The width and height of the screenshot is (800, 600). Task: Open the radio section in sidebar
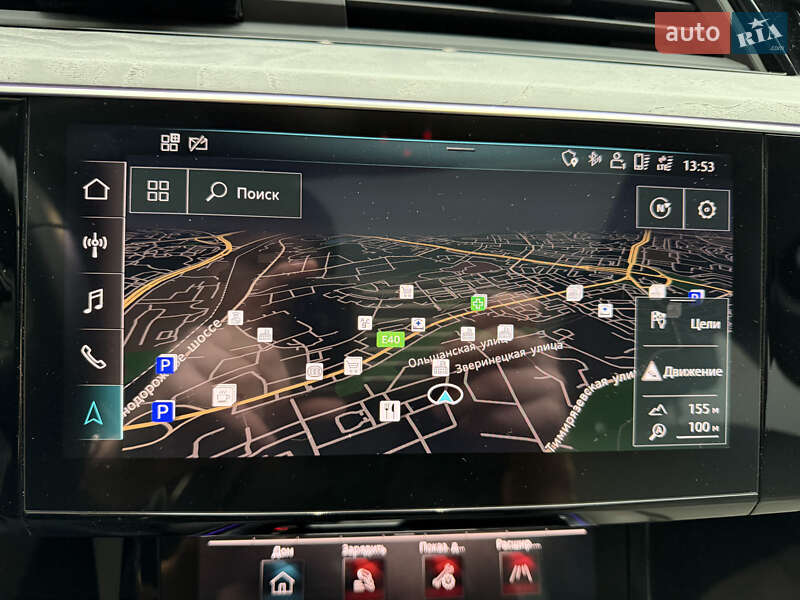tap(95, 244)
